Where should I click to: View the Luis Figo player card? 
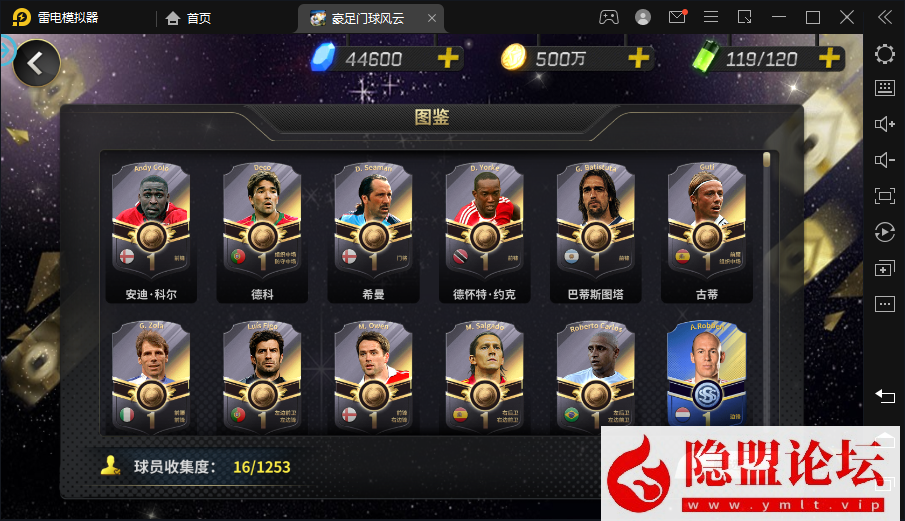262,375
